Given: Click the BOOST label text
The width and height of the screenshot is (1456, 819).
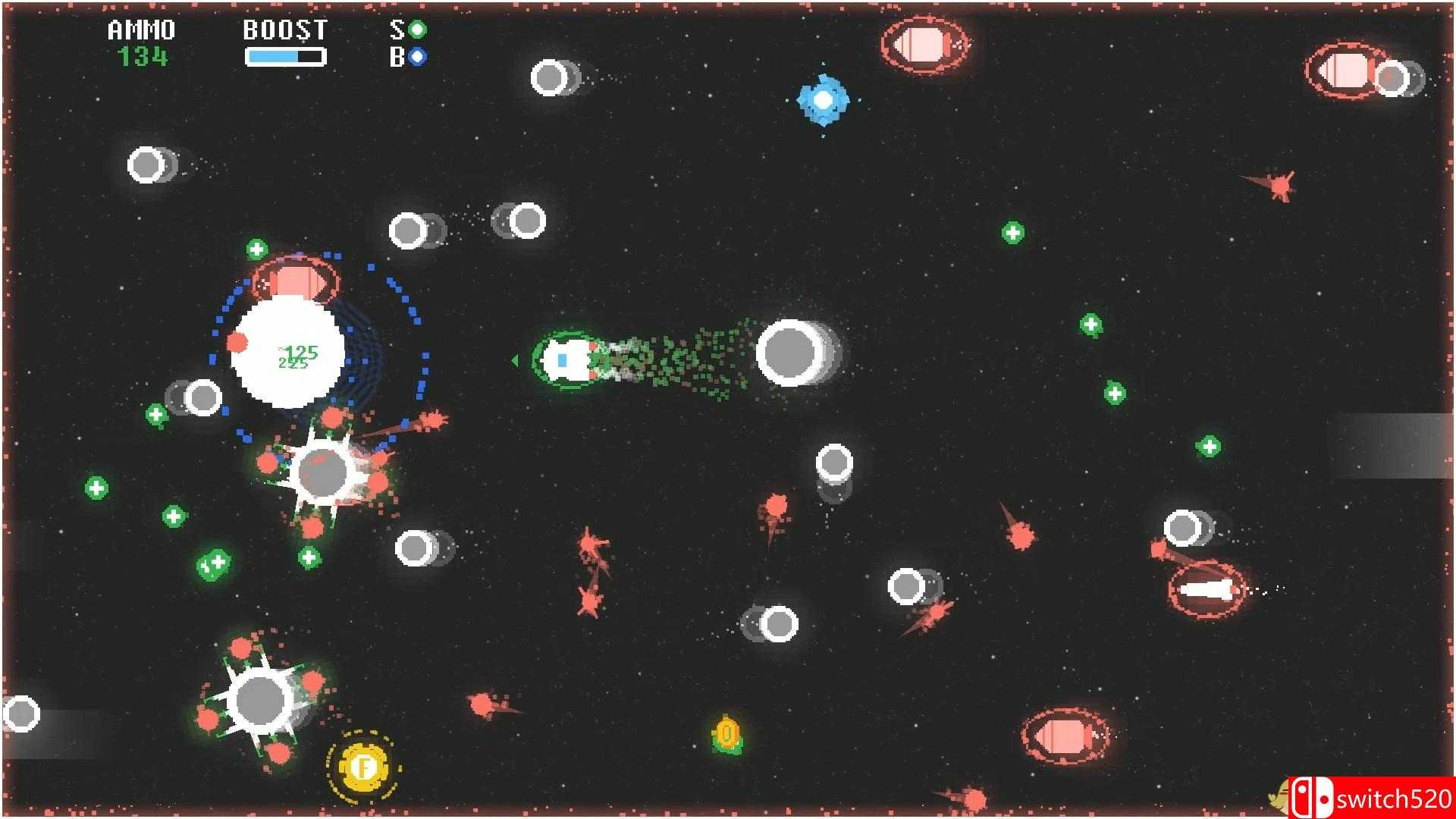Looking at the screenshot, I should click(x=284, y=30).
